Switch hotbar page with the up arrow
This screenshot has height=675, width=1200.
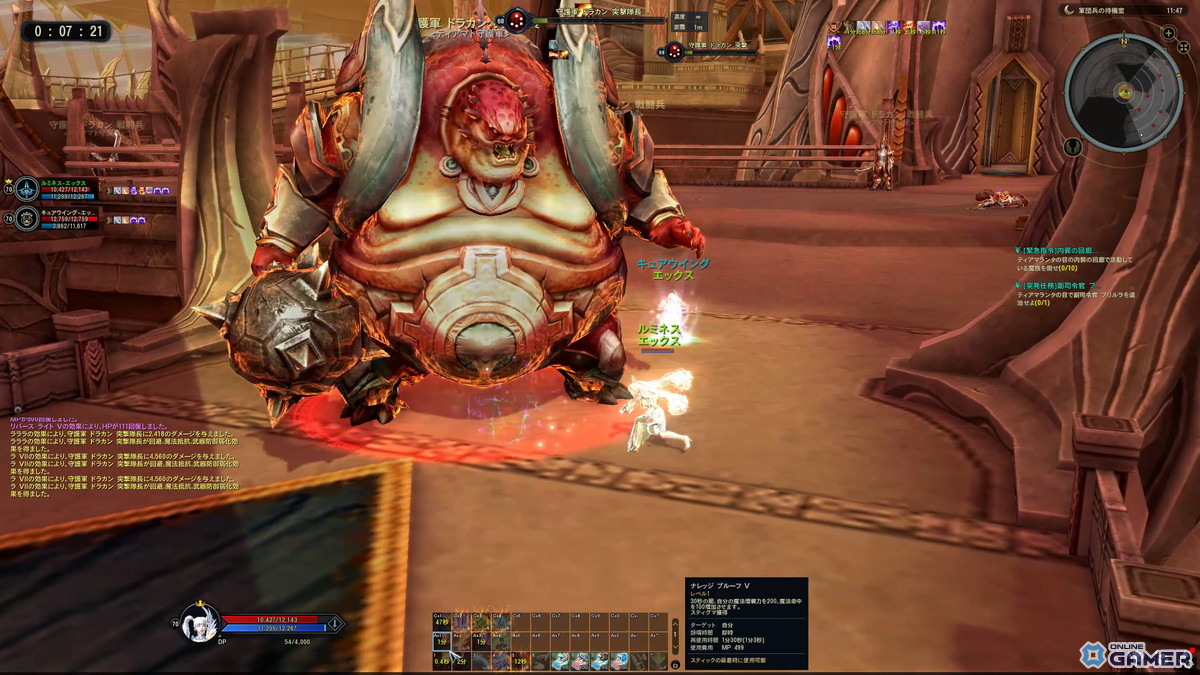pyautogui.click(x=676, y=624)
